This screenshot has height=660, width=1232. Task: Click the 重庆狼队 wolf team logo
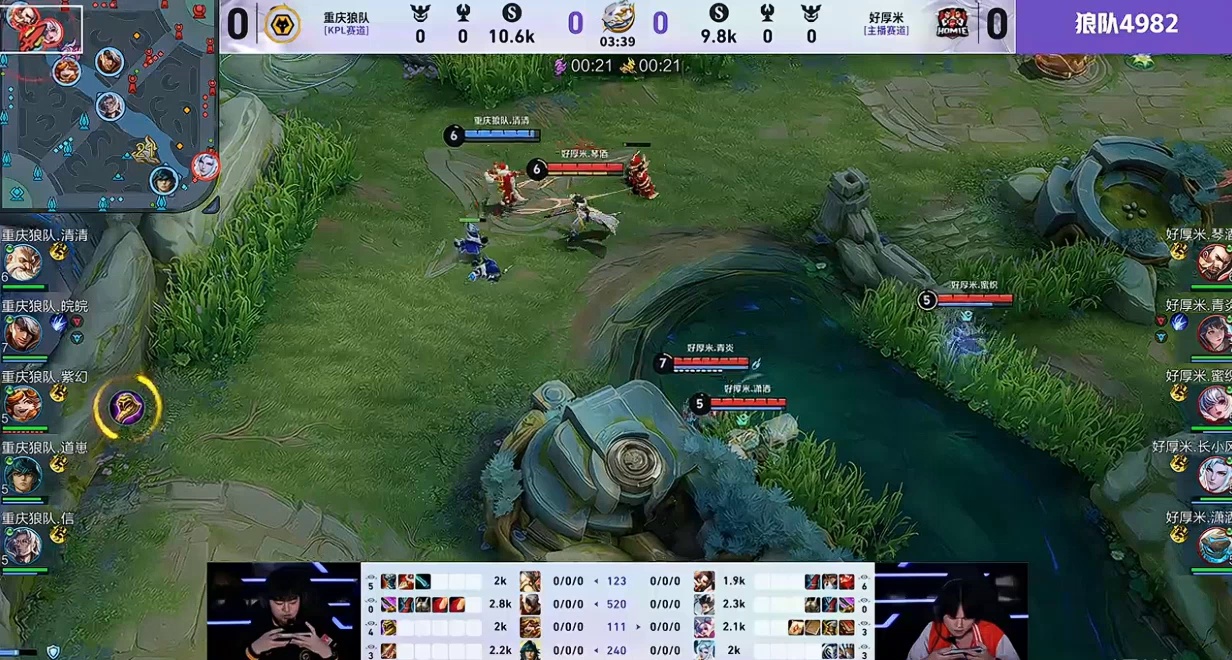[282, 24]
